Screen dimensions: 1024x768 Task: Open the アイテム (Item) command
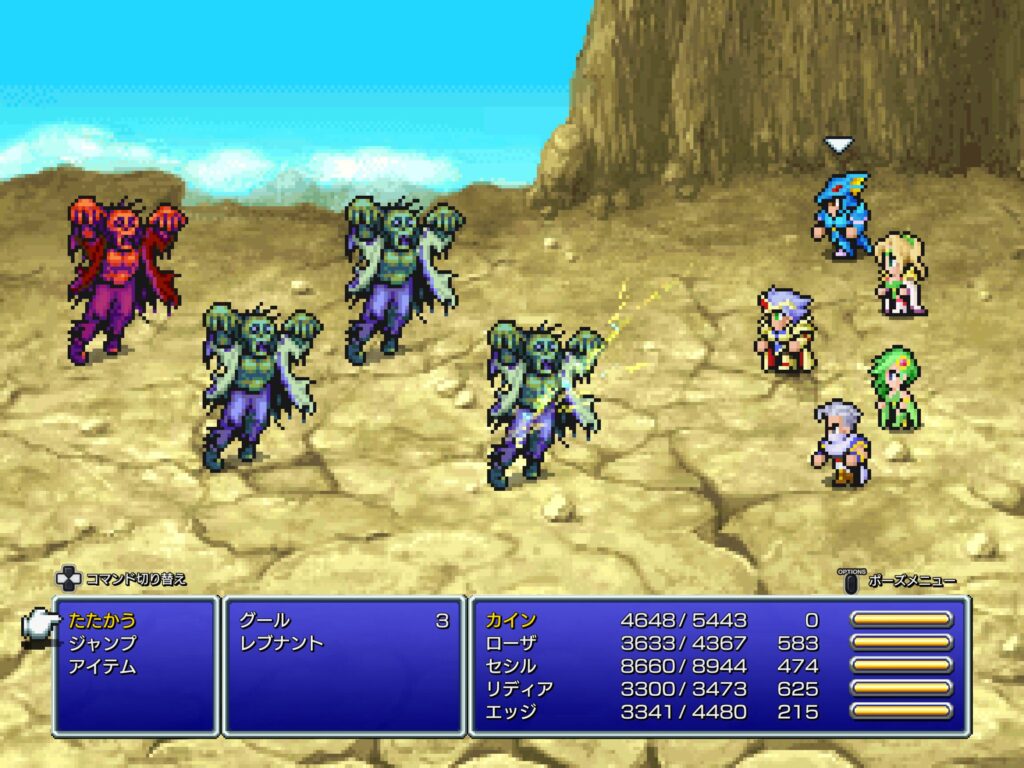[x=102, y=667]
